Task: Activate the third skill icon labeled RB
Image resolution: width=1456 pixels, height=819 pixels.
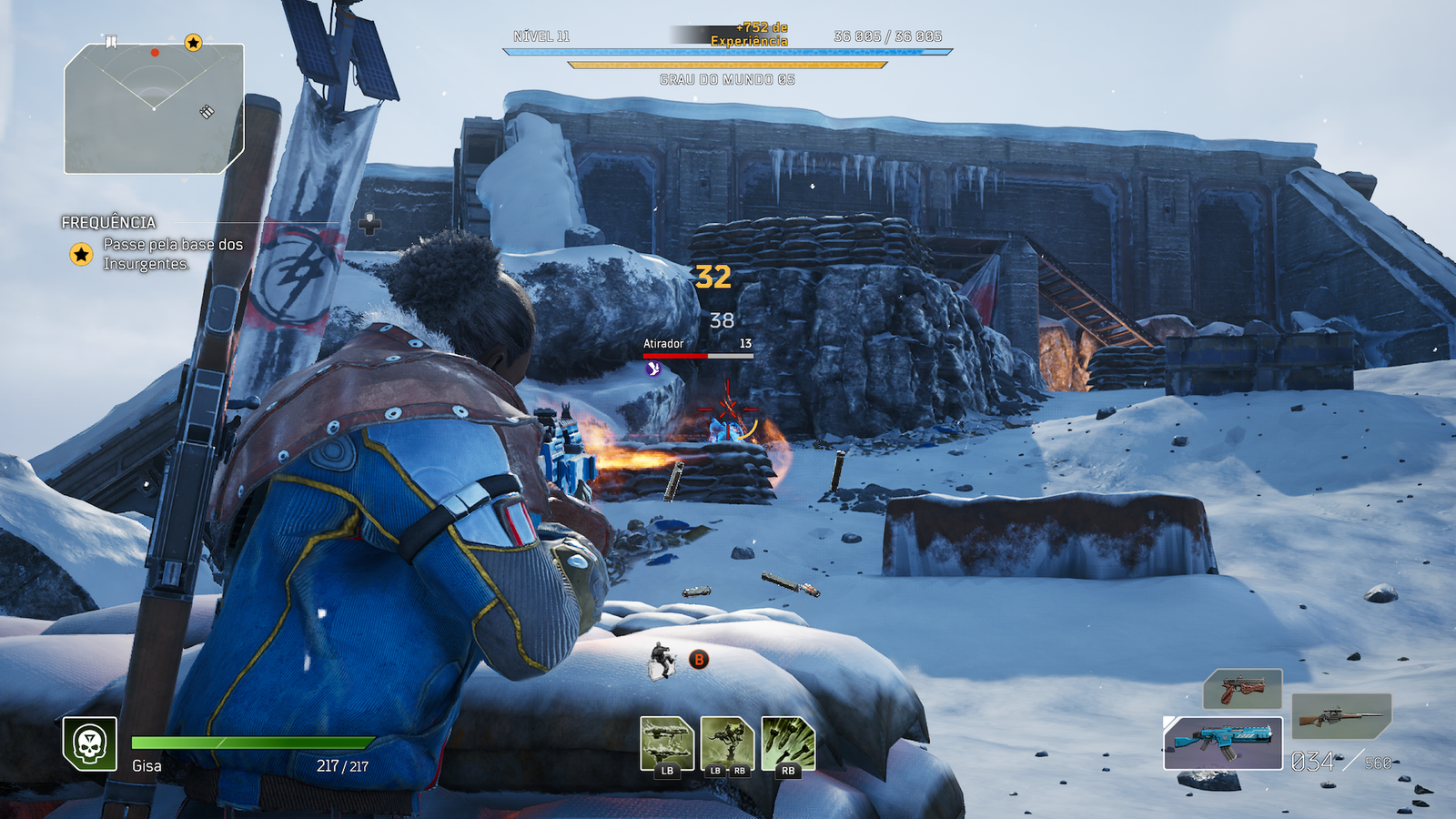Action: (x=788, y=743)
